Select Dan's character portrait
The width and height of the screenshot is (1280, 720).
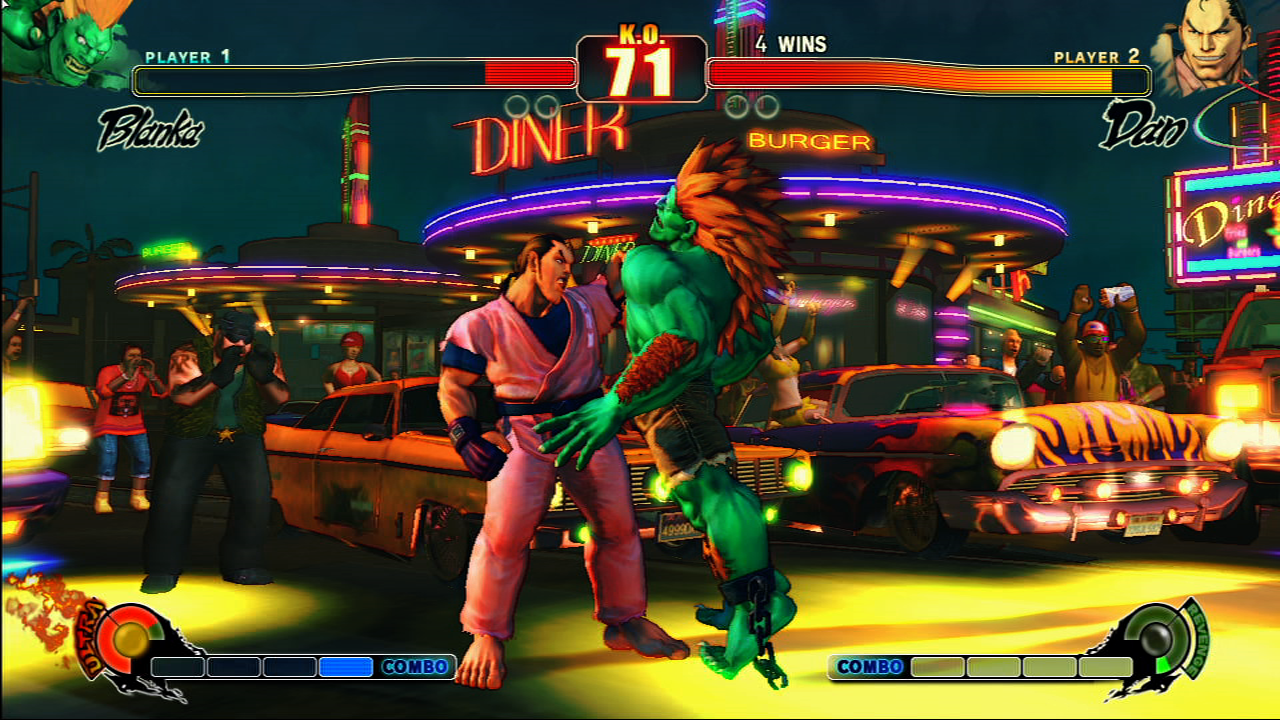click(x=1203, y=45)
